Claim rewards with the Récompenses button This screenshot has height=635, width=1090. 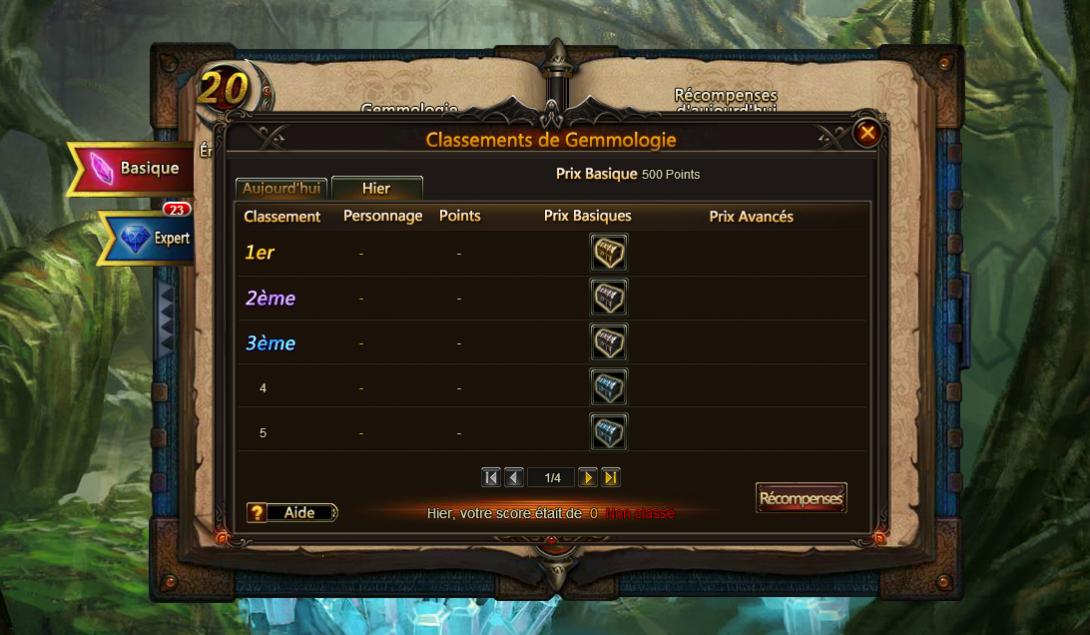pos(801,498)
